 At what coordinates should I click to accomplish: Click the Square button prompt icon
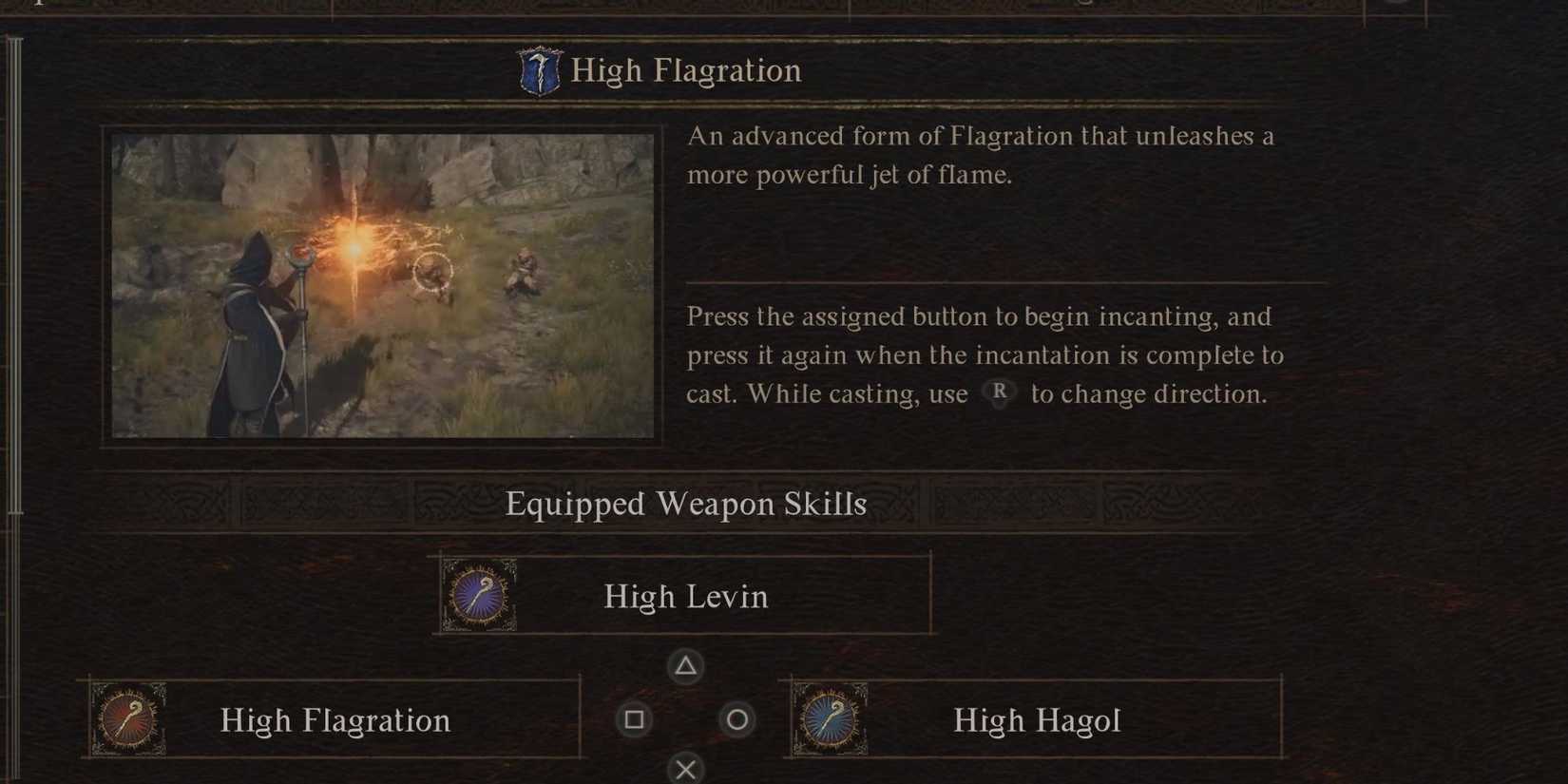[635, 719]
